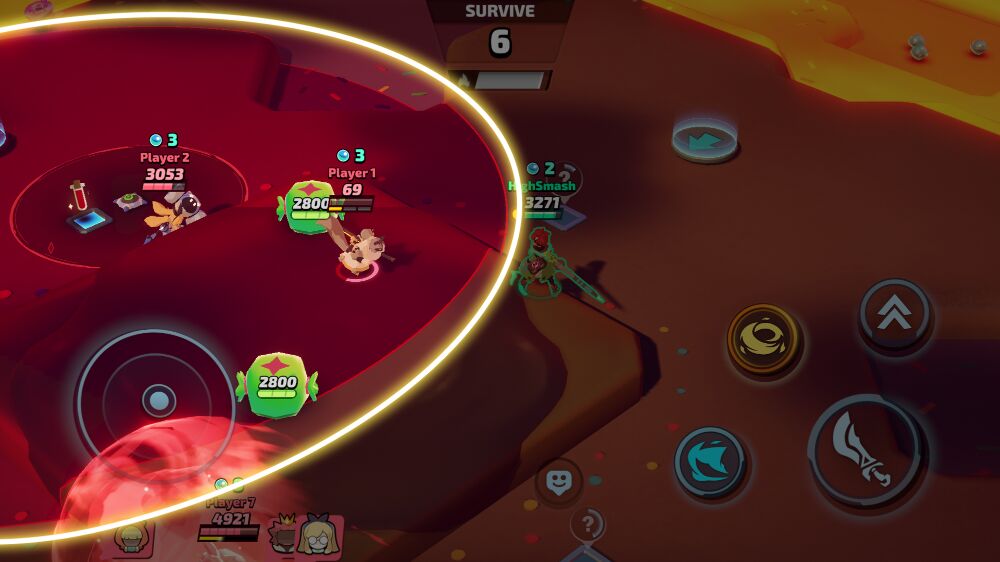Open the smiley emote menu
This screenshot has width=1000, height=562.
559,481
